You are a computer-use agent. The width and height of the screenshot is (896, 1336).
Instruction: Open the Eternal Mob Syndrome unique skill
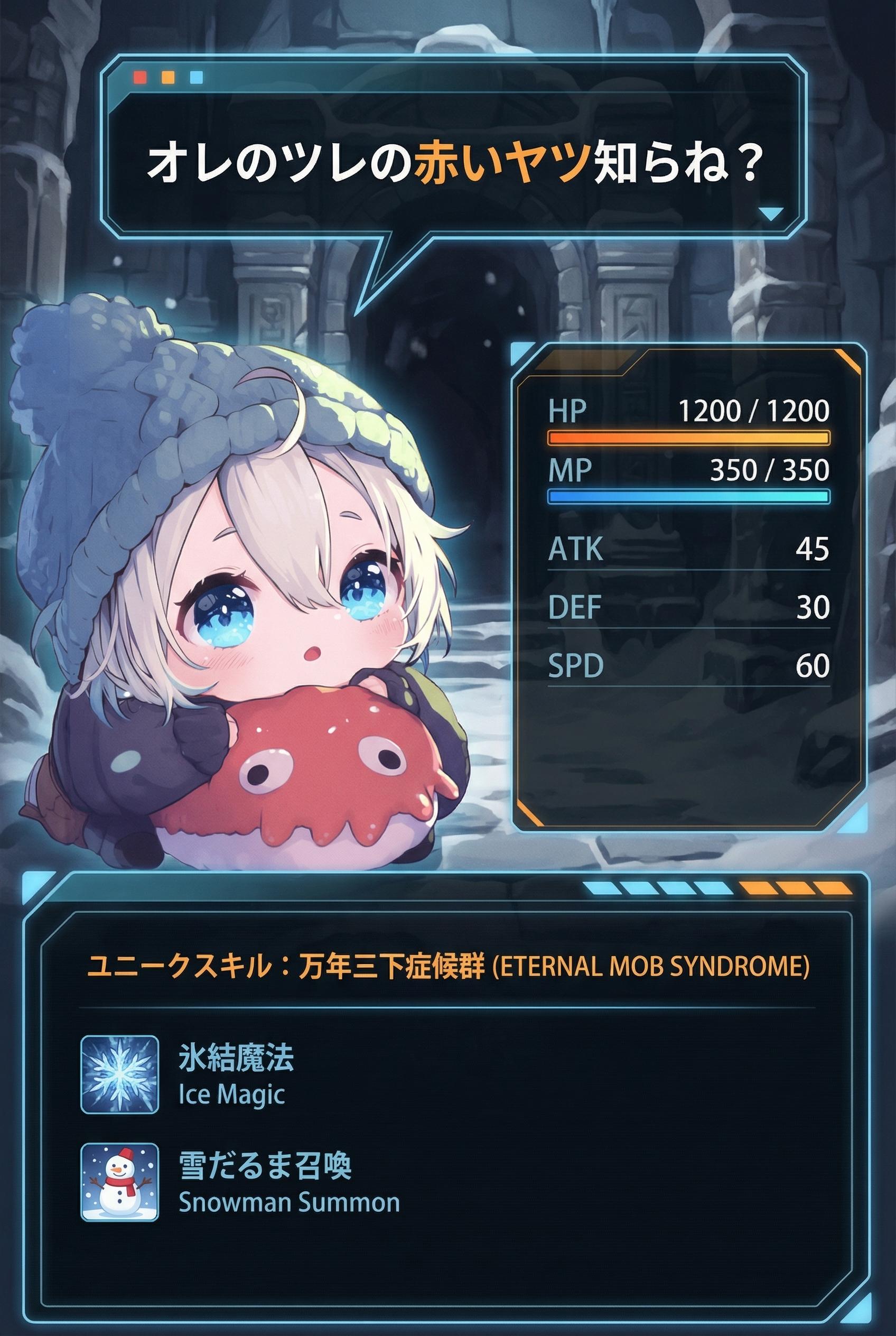click(x=447, y=967)
